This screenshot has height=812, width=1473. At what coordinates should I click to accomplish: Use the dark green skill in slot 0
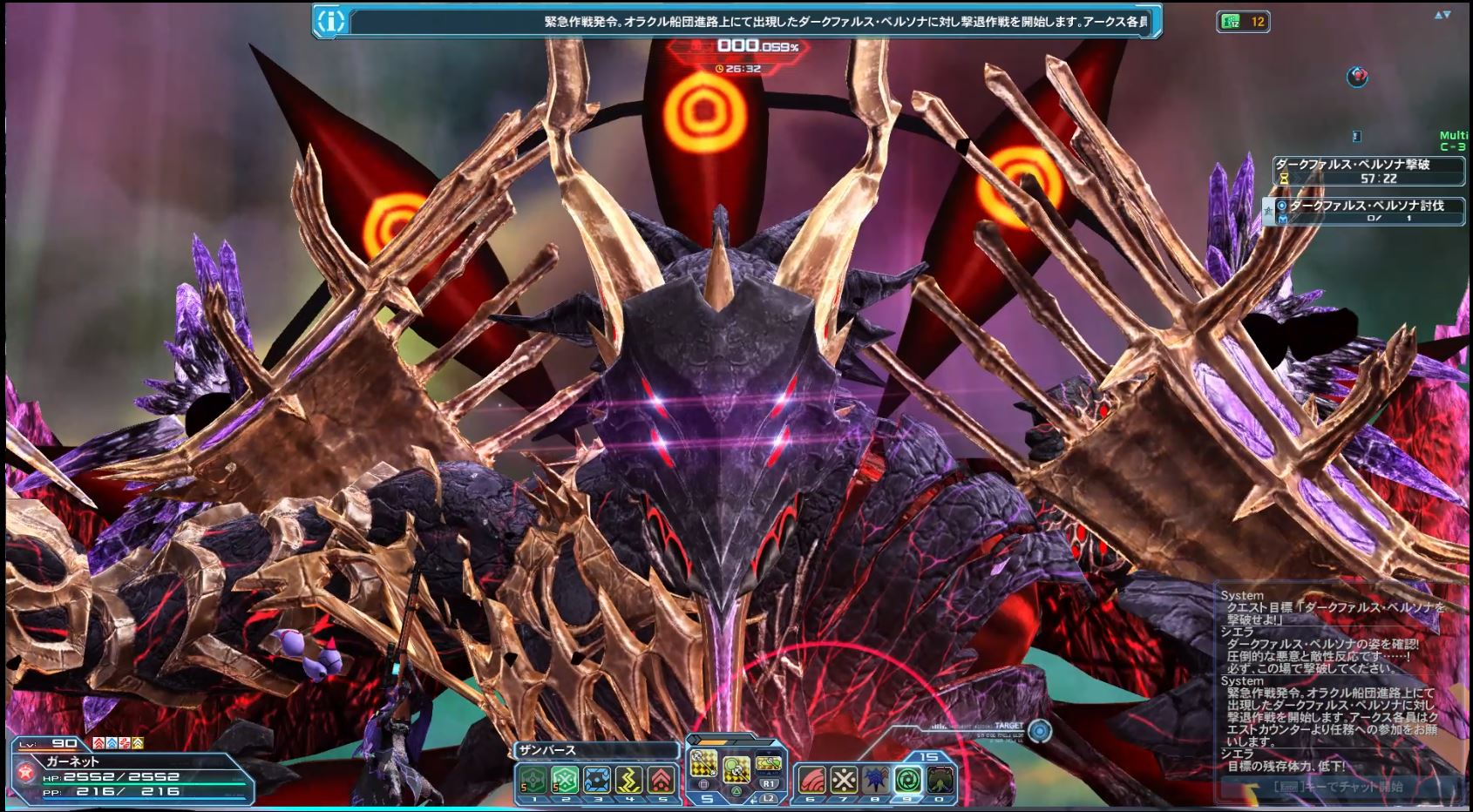940,778
